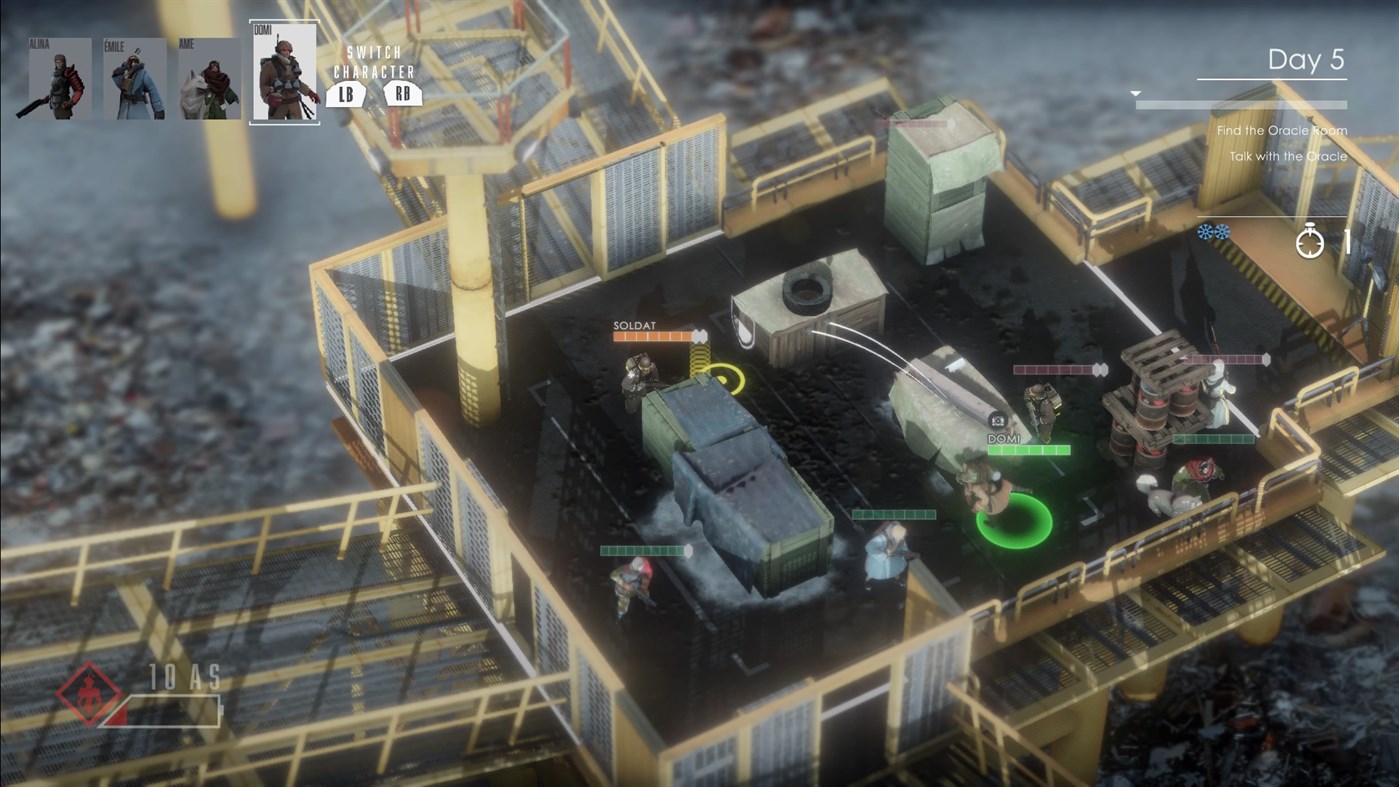Click the marker arrow above the day progress bar
1399x787 pixels.
coord(1135,92)
